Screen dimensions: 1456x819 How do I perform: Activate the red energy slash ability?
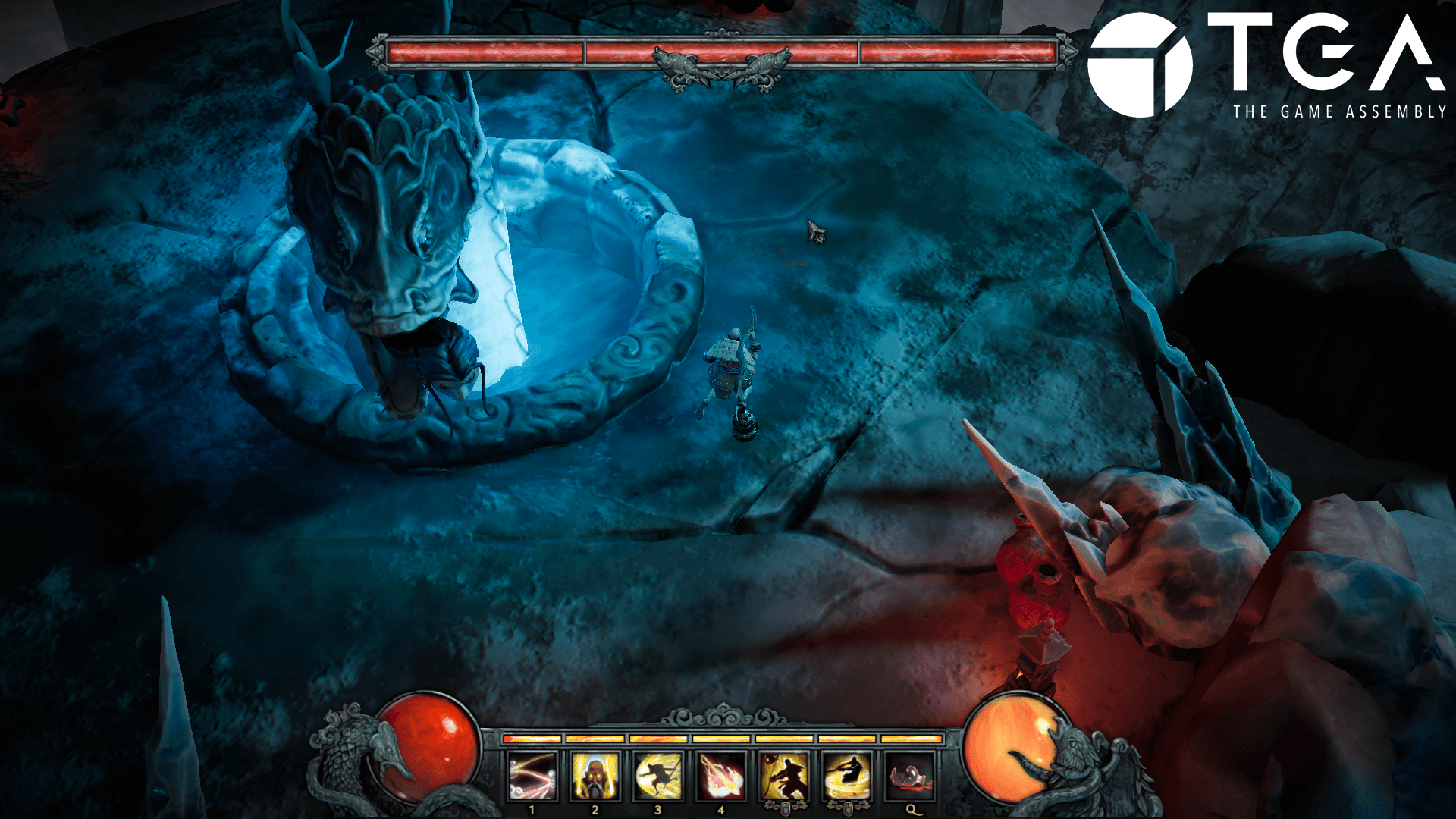click(x=532, y=777)
